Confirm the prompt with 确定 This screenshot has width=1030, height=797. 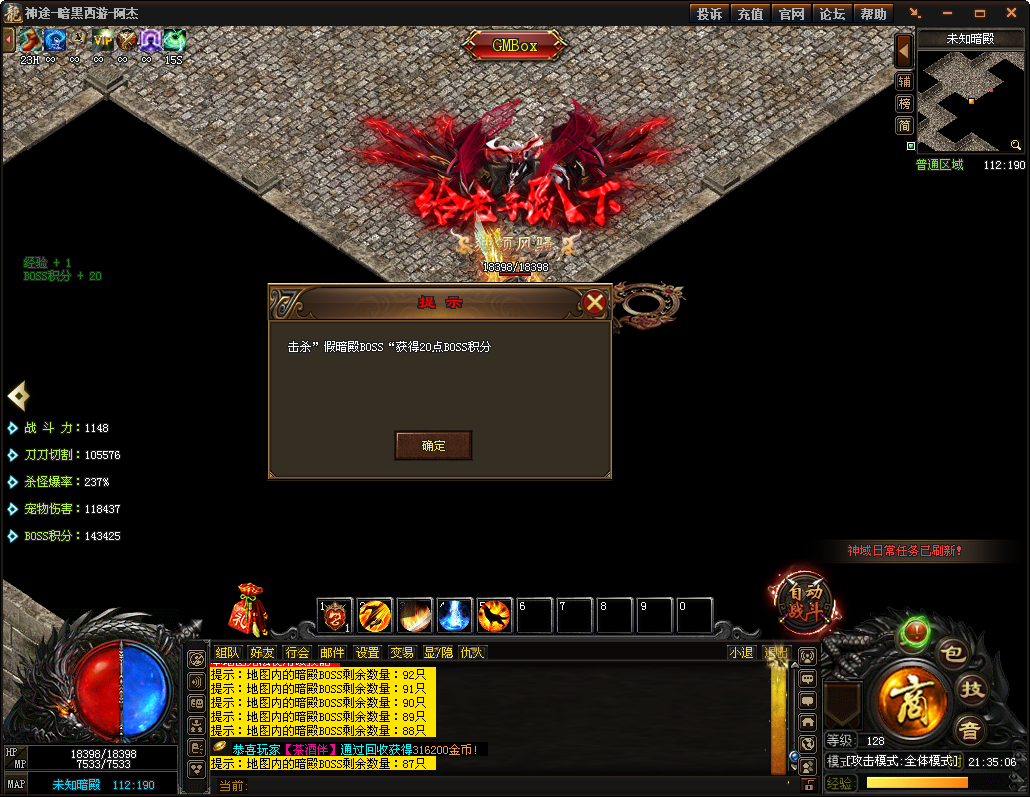point(433,446)
